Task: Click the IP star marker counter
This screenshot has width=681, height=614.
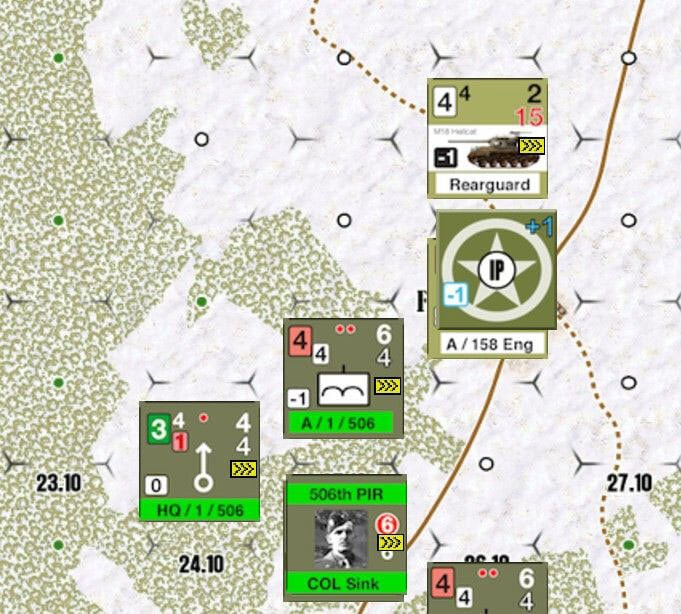Action: coord(496,270)
